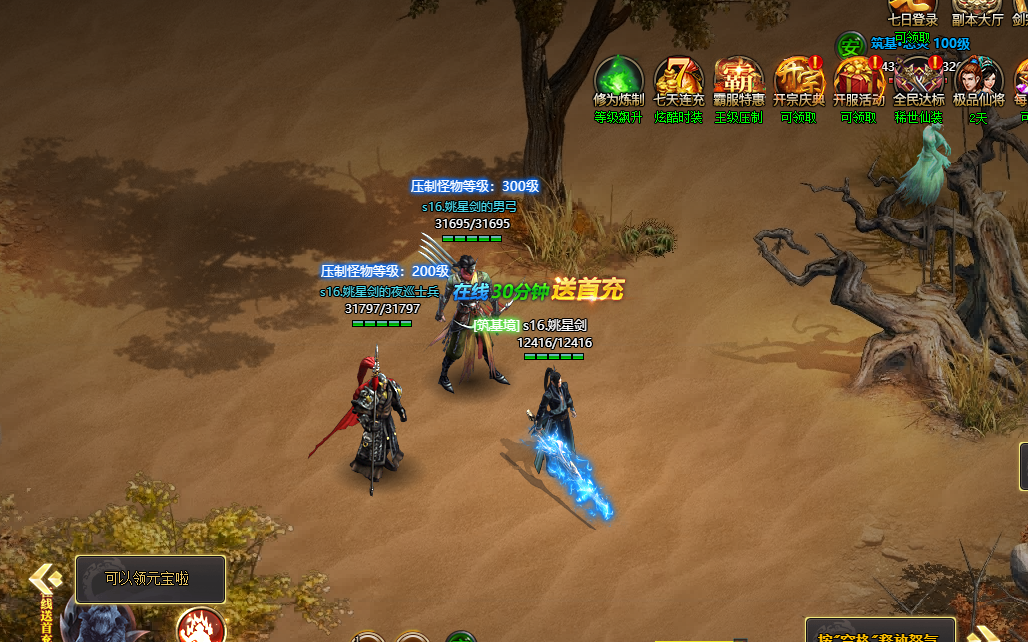Show the 全民达标 crossed-weapons event

click(x=918, y=80)
